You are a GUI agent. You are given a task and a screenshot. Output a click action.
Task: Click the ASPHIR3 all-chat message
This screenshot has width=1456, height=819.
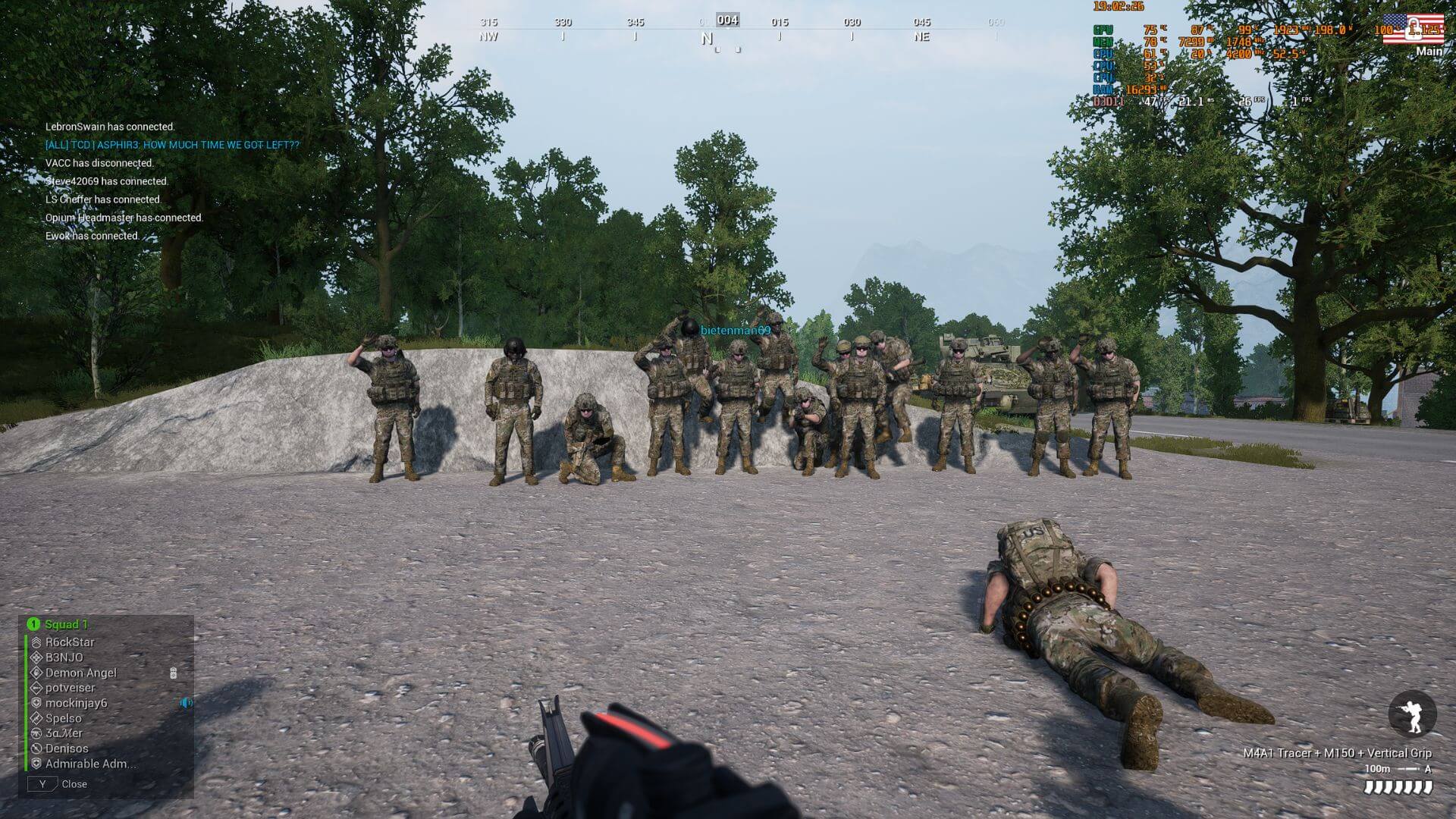[172, 145]
